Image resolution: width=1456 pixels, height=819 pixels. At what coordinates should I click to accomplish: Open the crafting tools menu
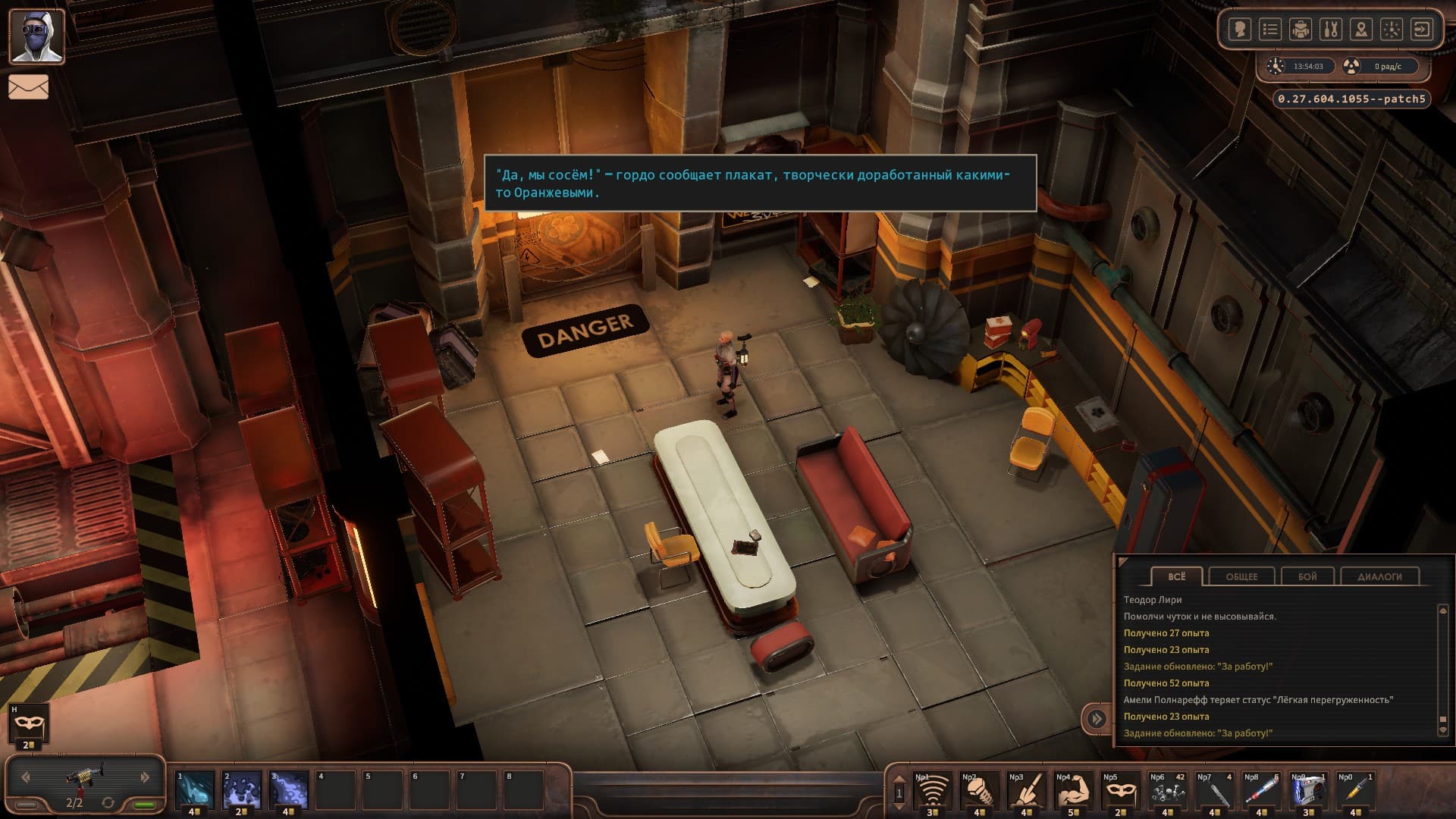click(x=1331, y=30)
